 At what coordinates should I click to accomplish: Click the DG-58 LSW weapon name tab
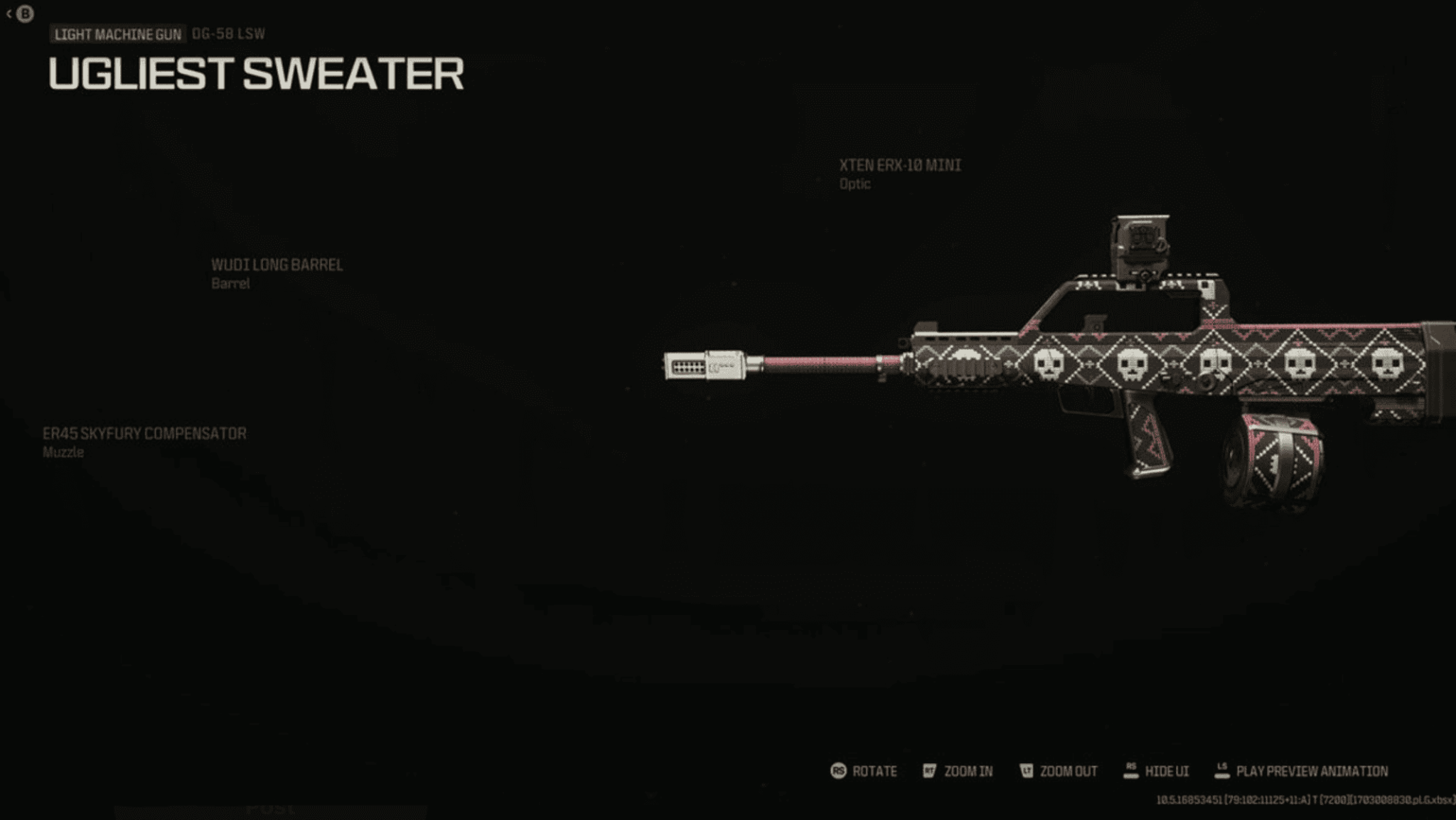tap(227, 31)
